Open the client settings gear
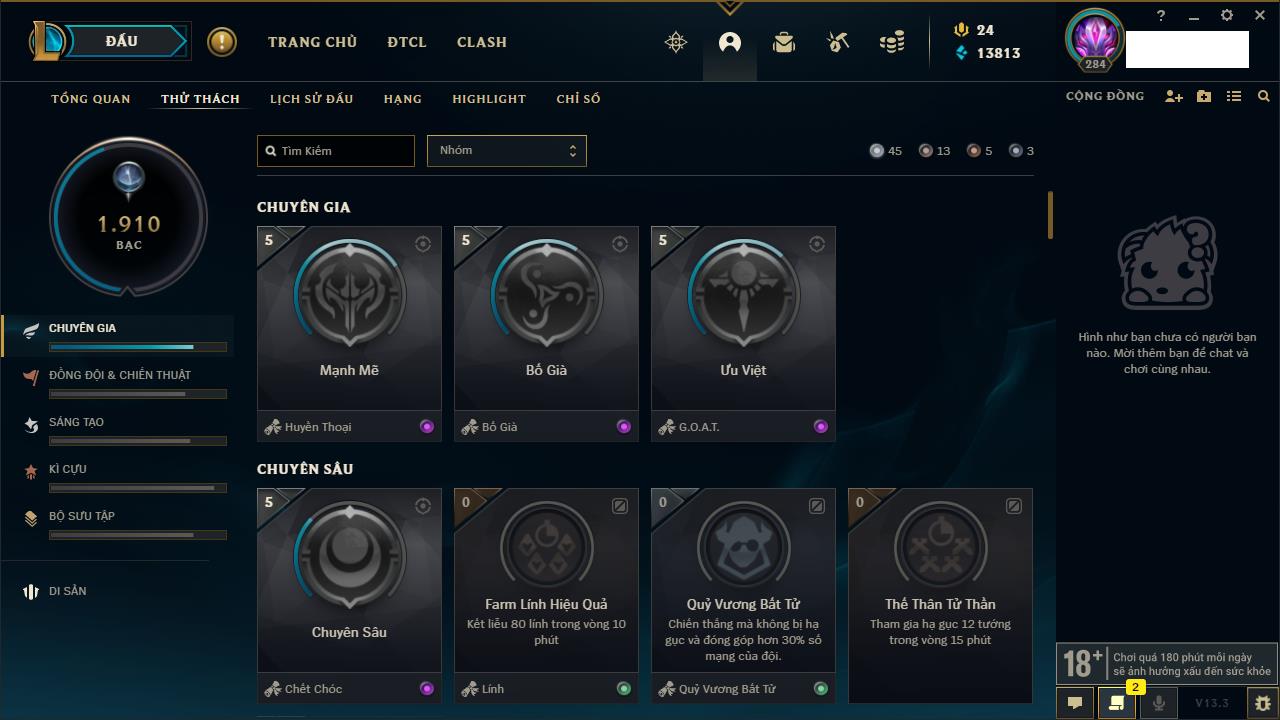The width and height of the screenshot is (1280, 720). (1227, 16)
